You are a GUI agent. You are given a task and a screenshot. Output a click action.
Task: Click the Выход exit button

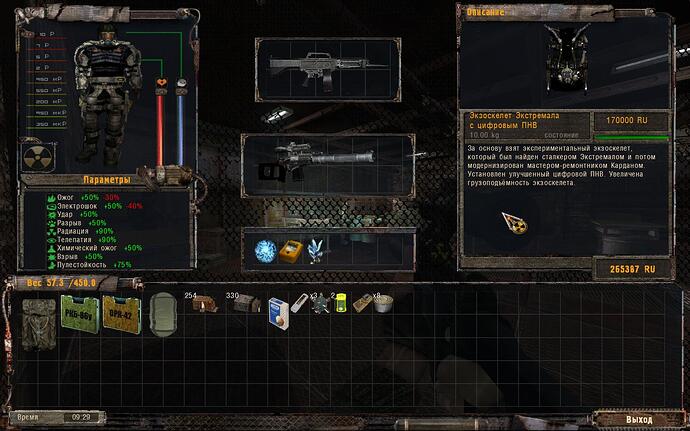(x=638, y=418)
